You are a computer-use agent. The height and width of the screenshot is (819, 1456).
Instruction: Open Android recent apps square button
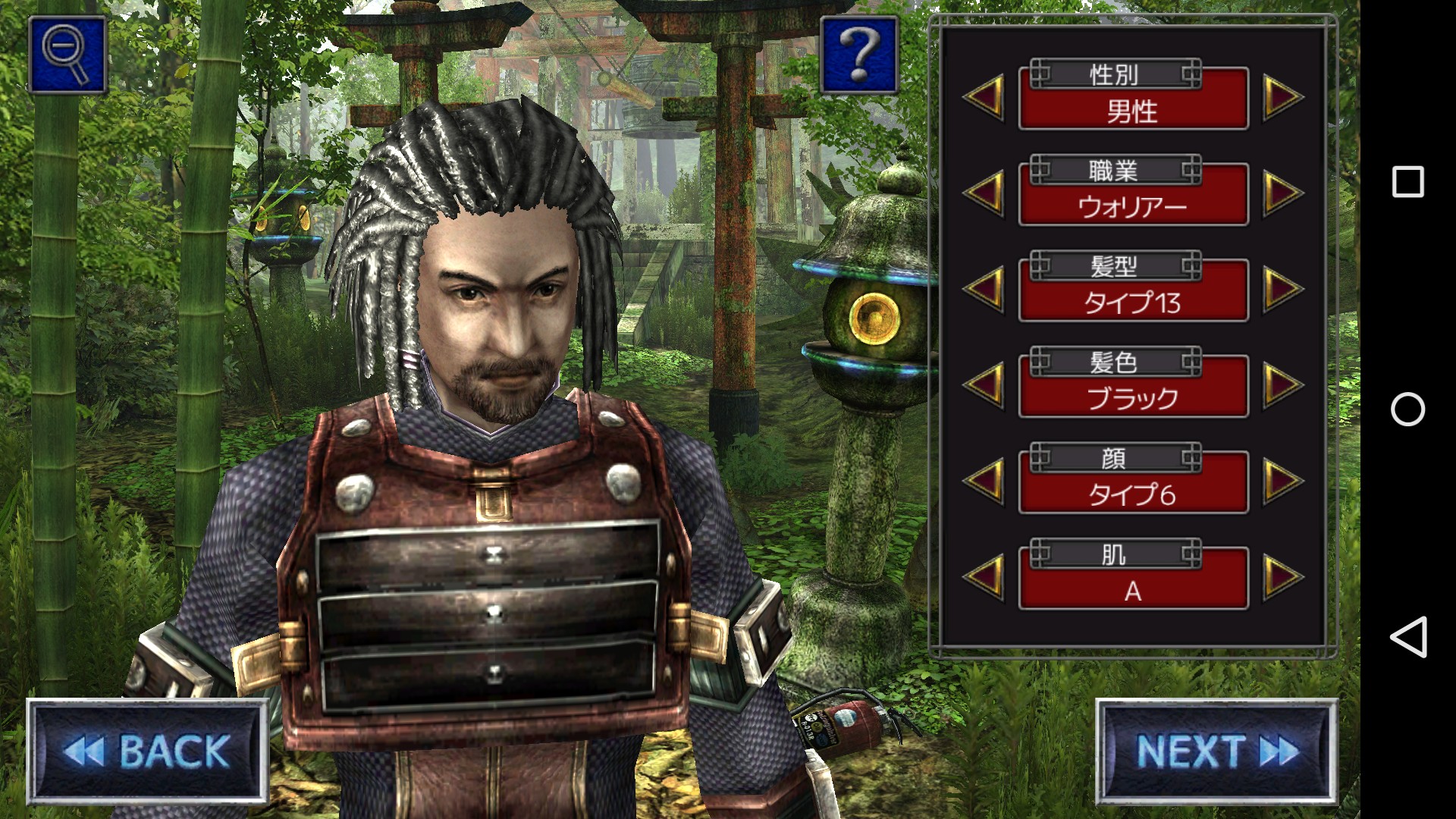click(1407, 182)
